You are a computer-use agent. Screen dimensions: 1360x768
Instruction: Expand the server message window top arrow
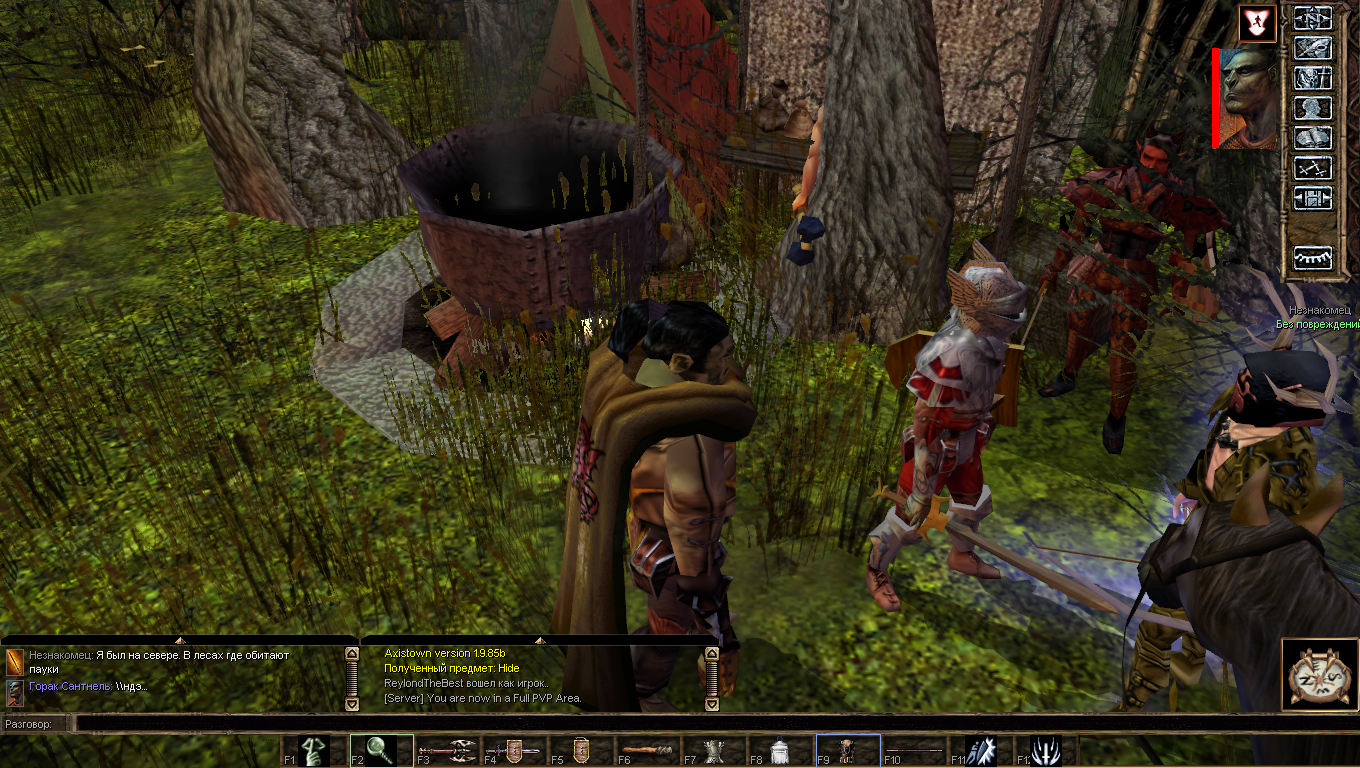pos(540,639)
